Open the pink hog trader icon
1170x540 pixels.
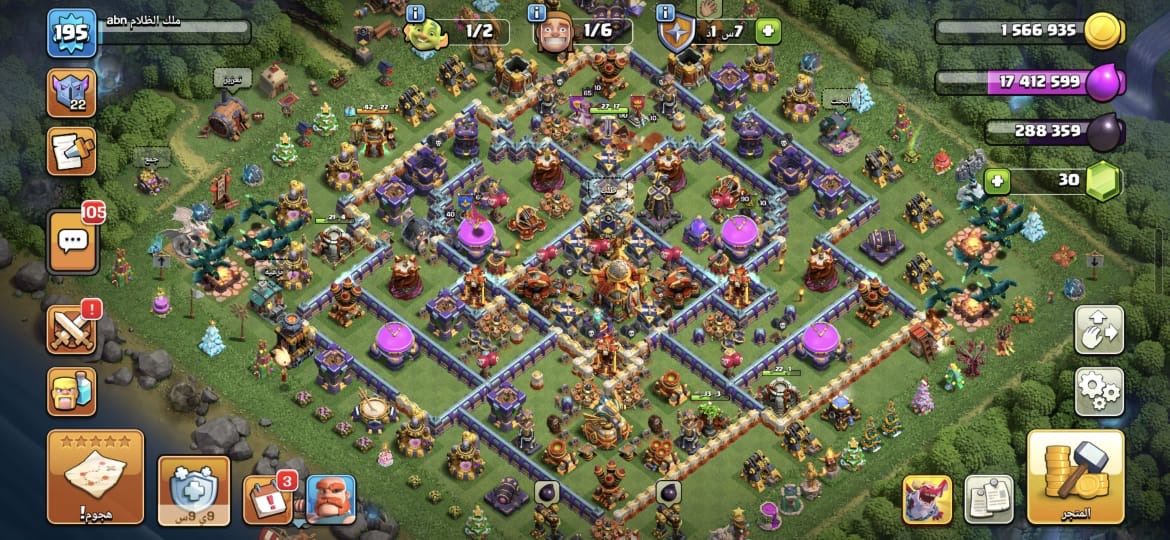(x=926, y=499)
